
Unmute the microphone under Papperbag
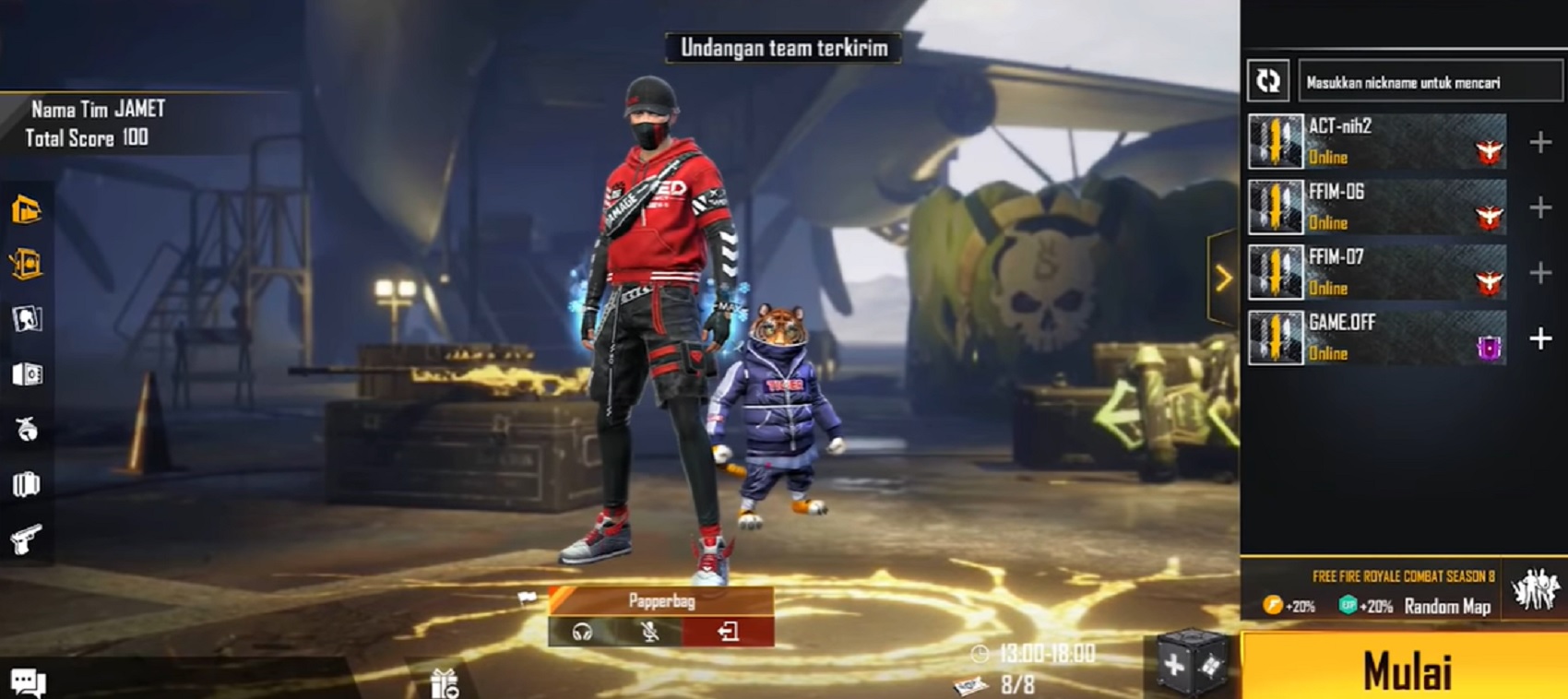point(648,634)
